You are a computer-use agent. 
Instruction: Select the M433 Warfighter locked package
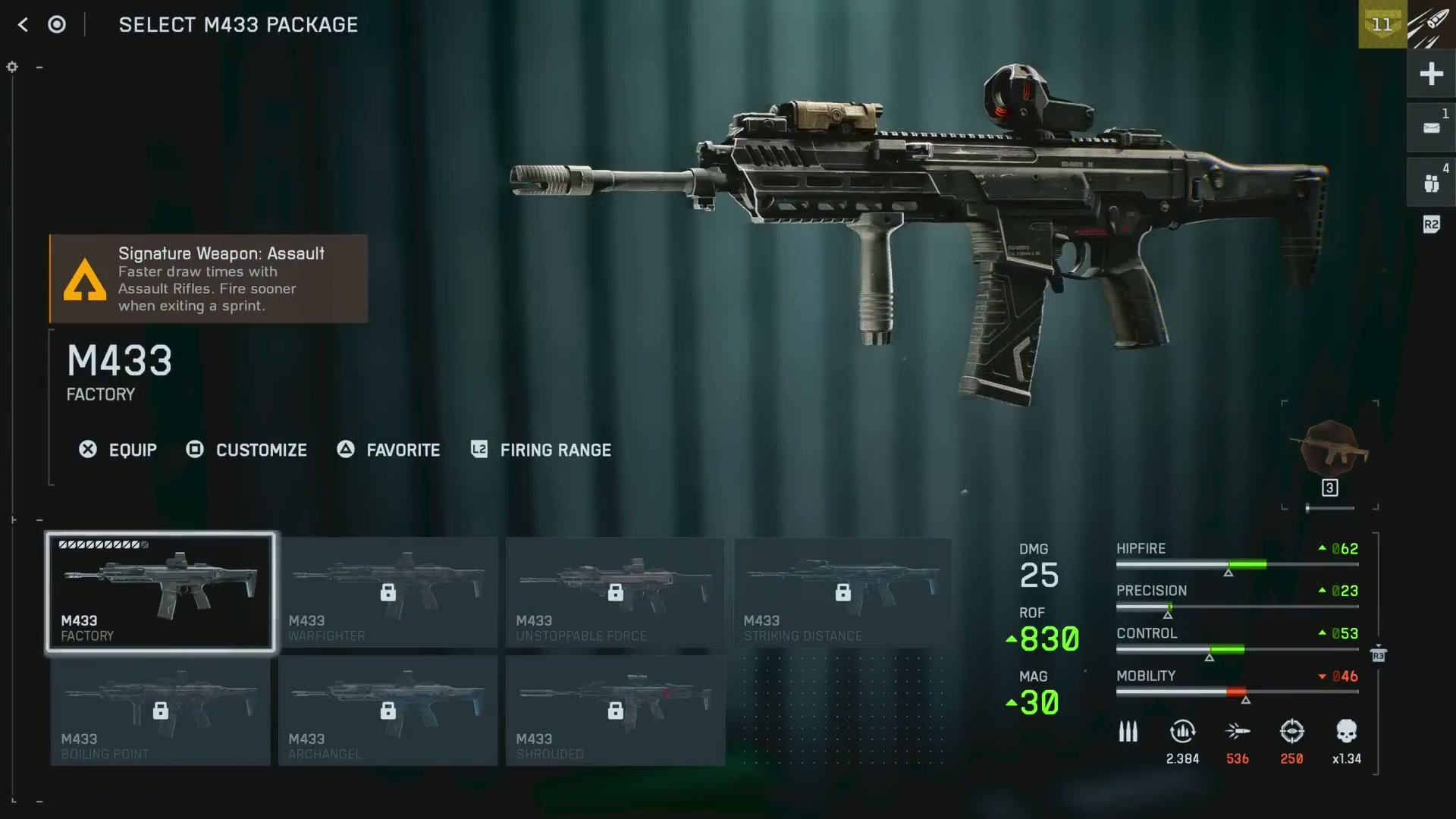pyautogui.click(x=388, y=592)
